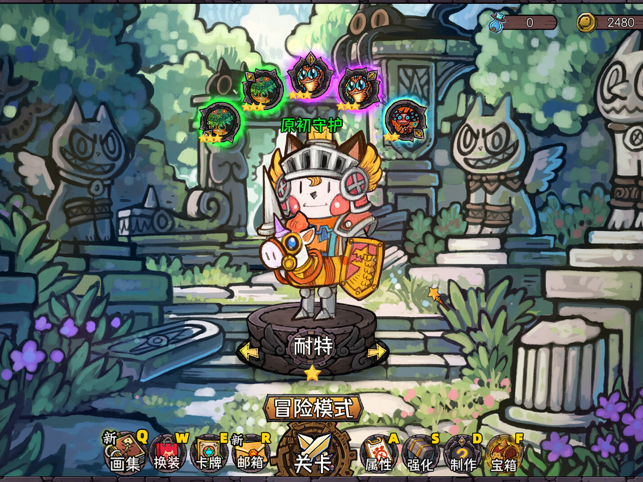Select the blue-glowing two-star skill emblem
The width and height of the screenshot is (643, 482).
click(402, 120)
